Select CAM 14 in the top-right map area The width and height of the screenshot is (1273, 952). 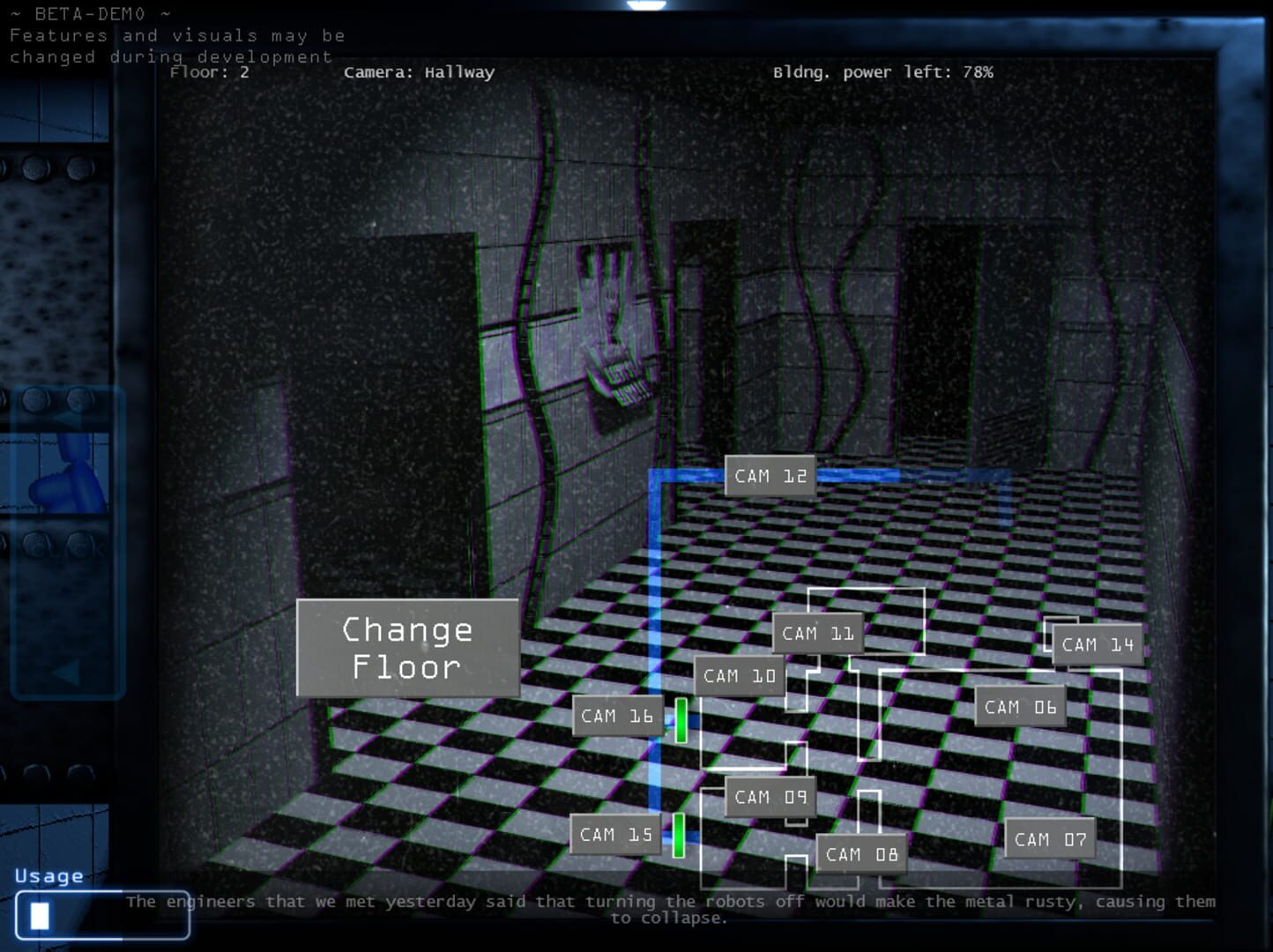click(x=1096, y=643)
